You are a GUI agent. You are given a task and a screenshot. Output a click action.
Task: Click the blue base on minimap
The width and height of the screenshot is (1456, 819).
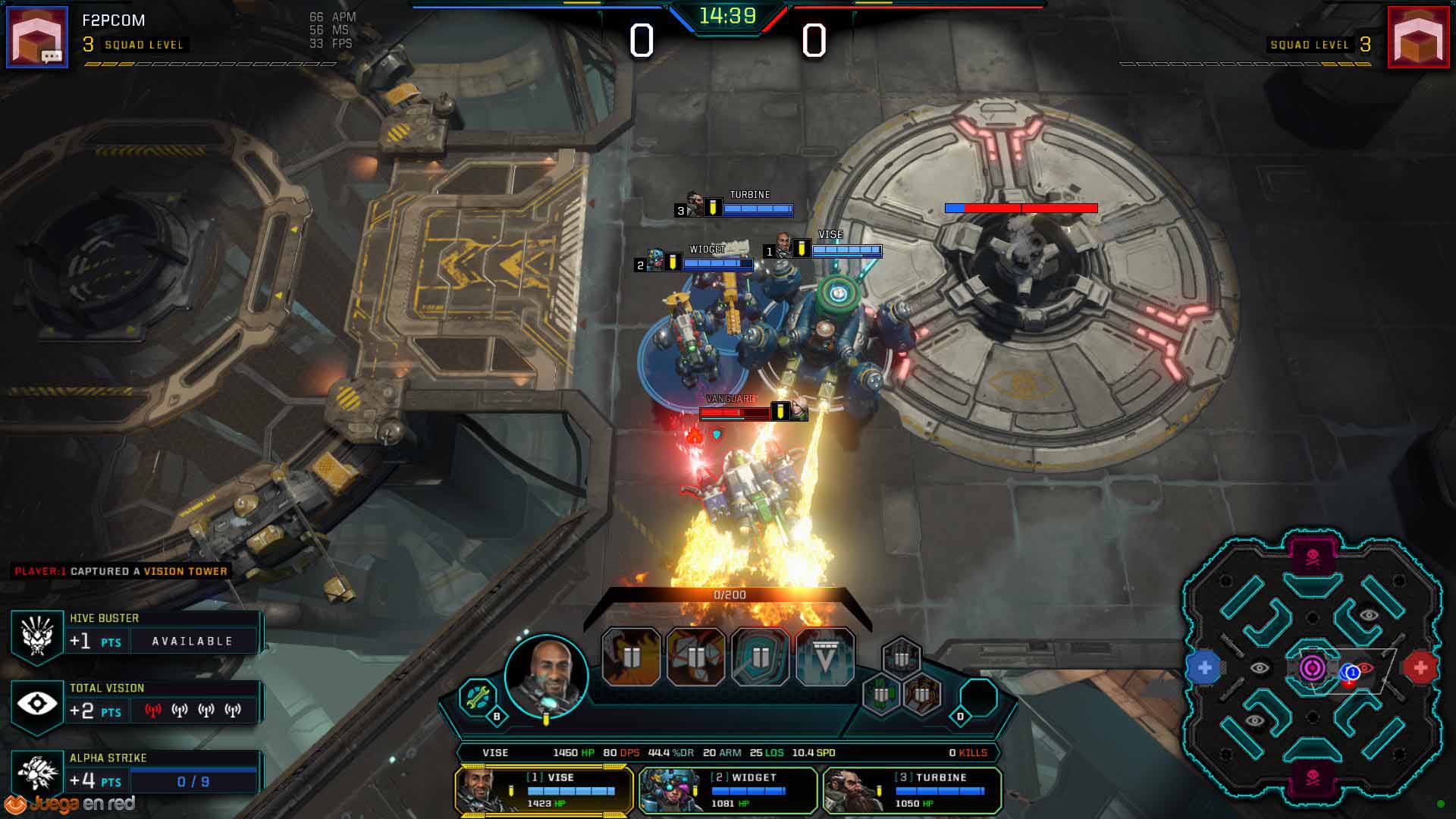click(x=1204, y=668)
